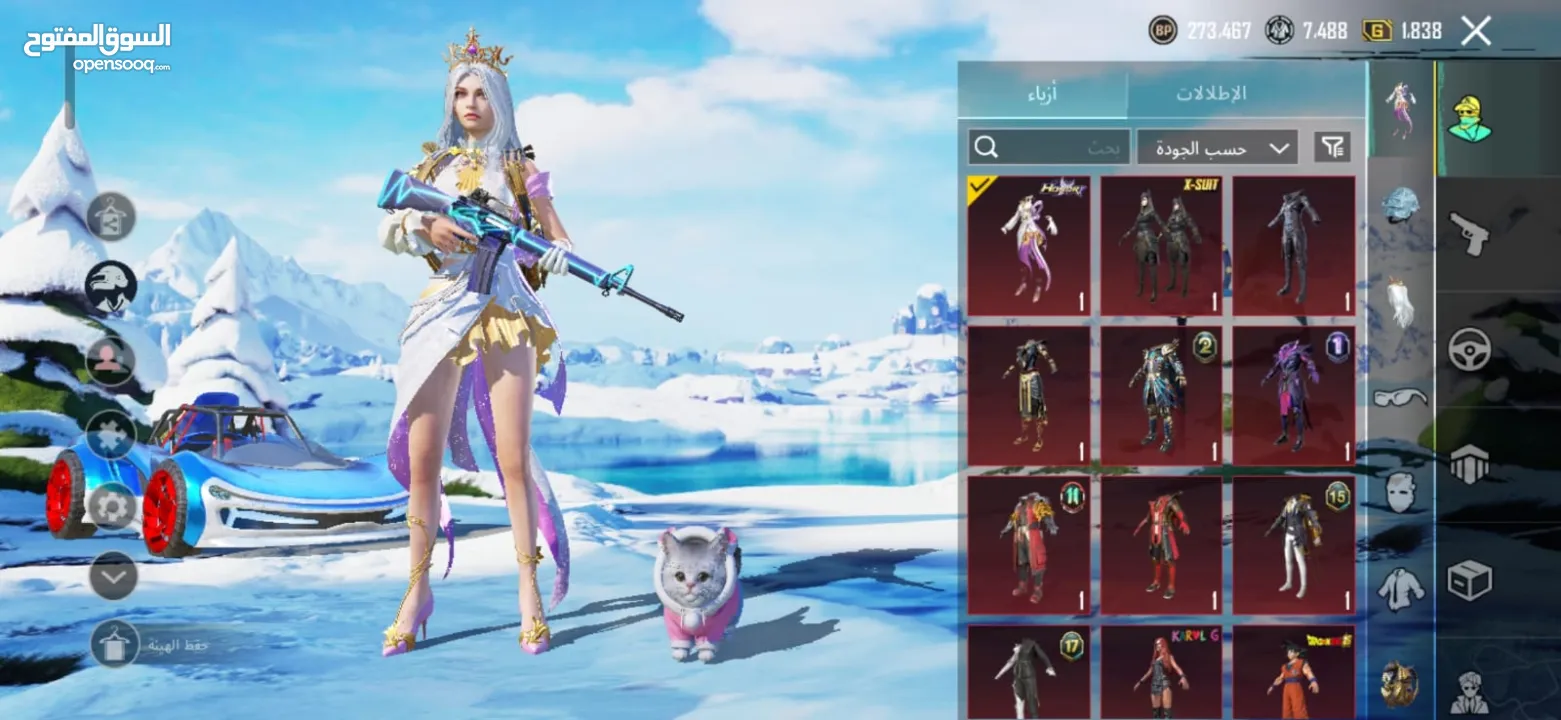
Task: Collapse the left icons with the down arrow
Action: (x=112, y=576)
